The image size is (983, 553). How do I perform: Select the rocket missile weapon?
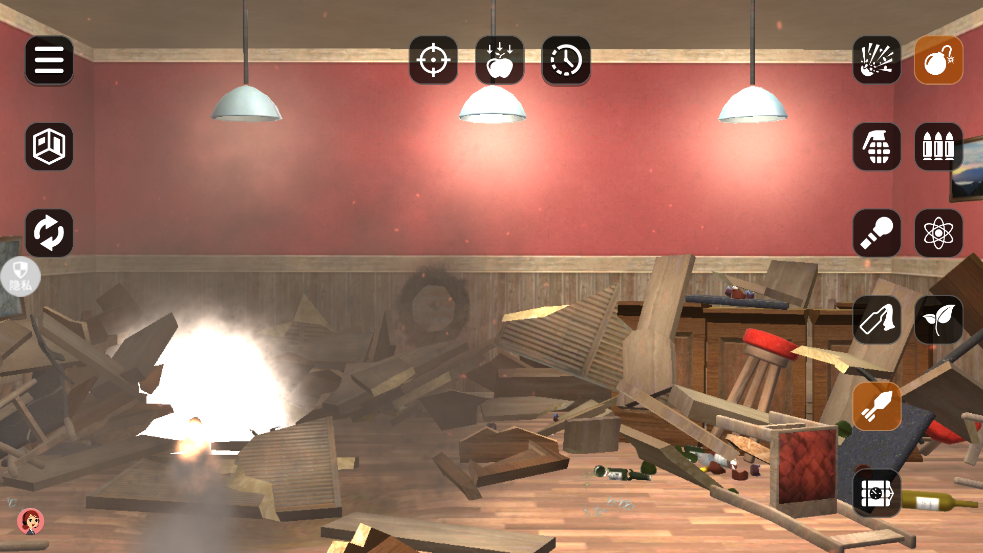877,407
